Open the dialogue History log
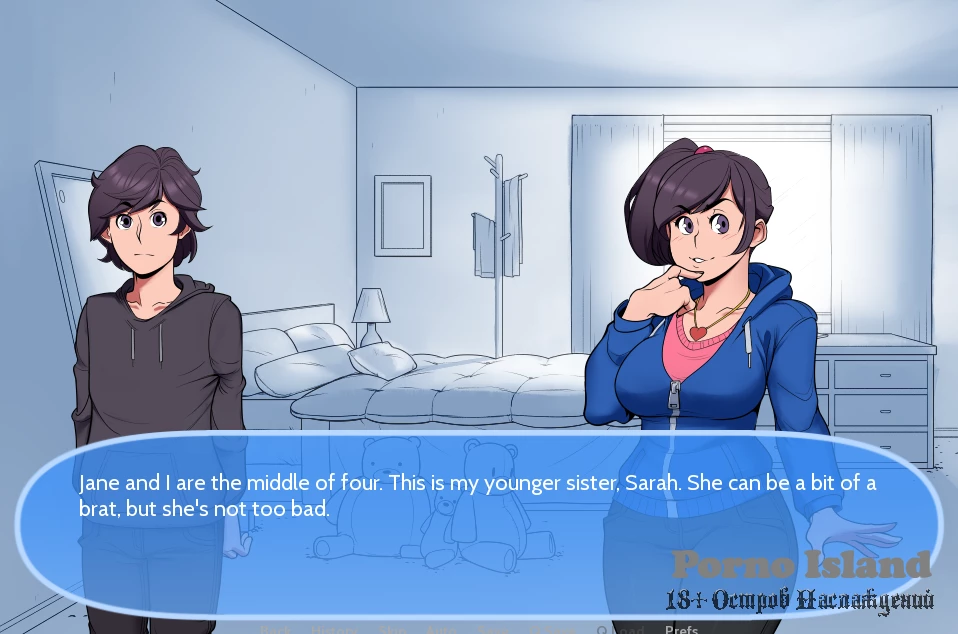Screen dimensions: 958x634 click(x=334, y=629)
